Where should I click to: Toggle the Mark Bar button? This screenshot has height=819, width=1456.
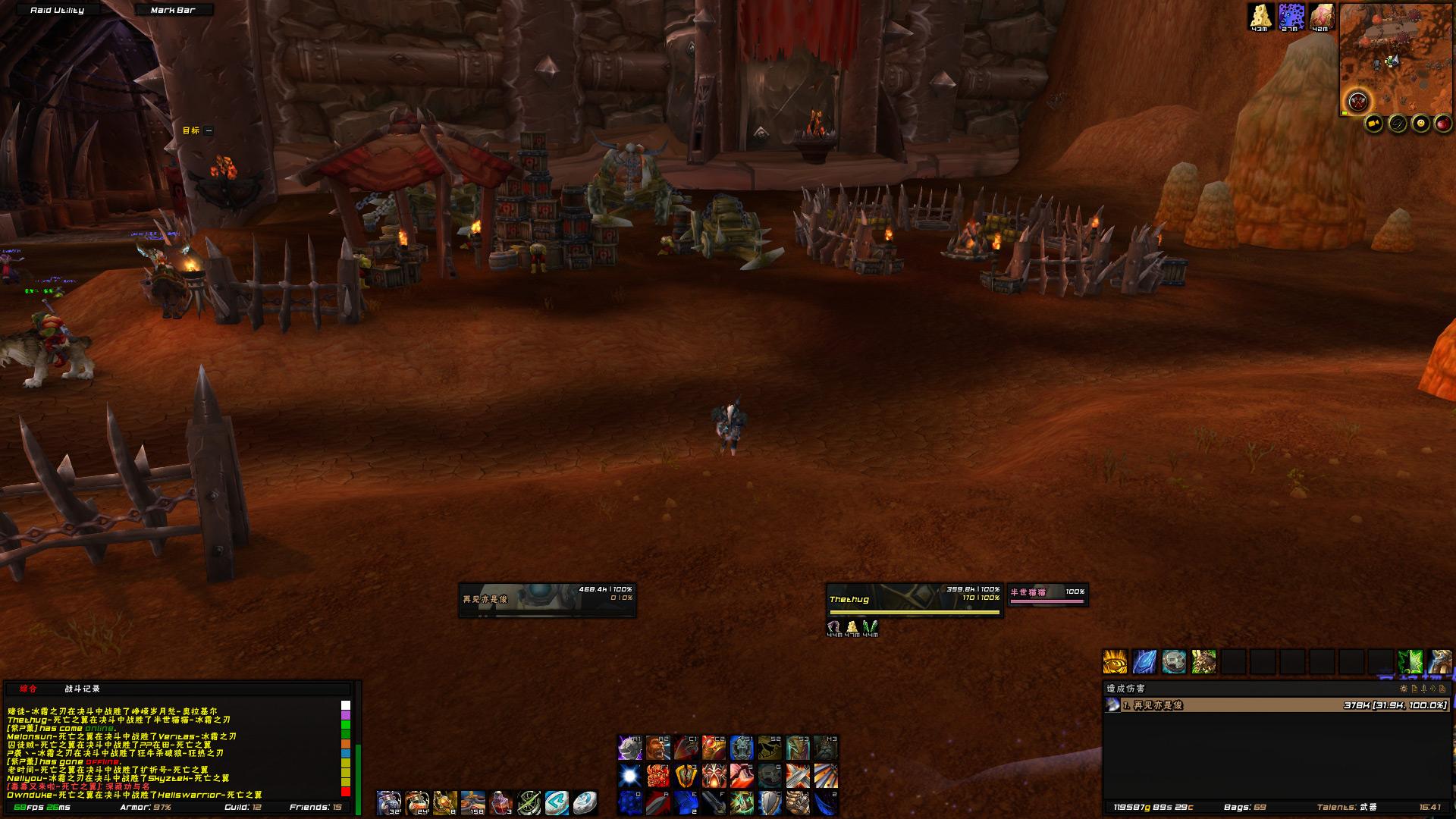point(173,10)
